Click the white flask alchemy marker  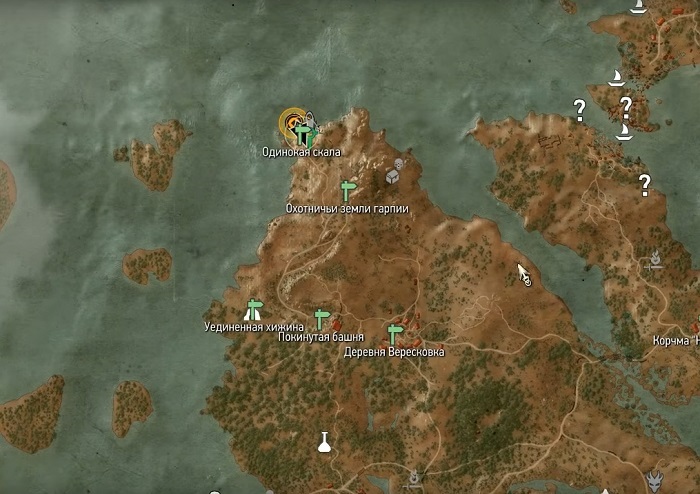[324, 441]
